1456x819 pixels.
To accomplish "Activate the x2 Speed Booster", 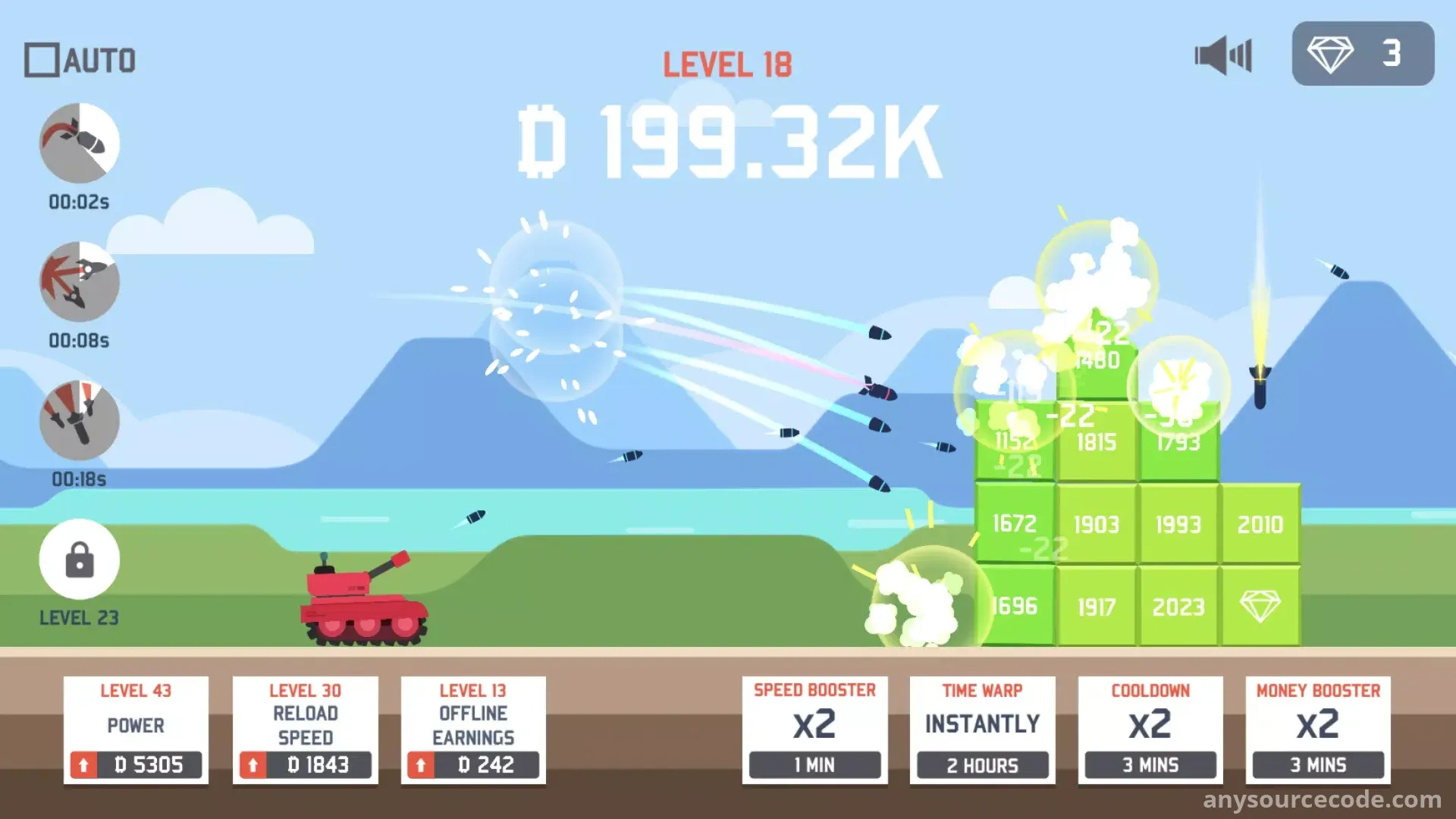I will tap(814, 730).
